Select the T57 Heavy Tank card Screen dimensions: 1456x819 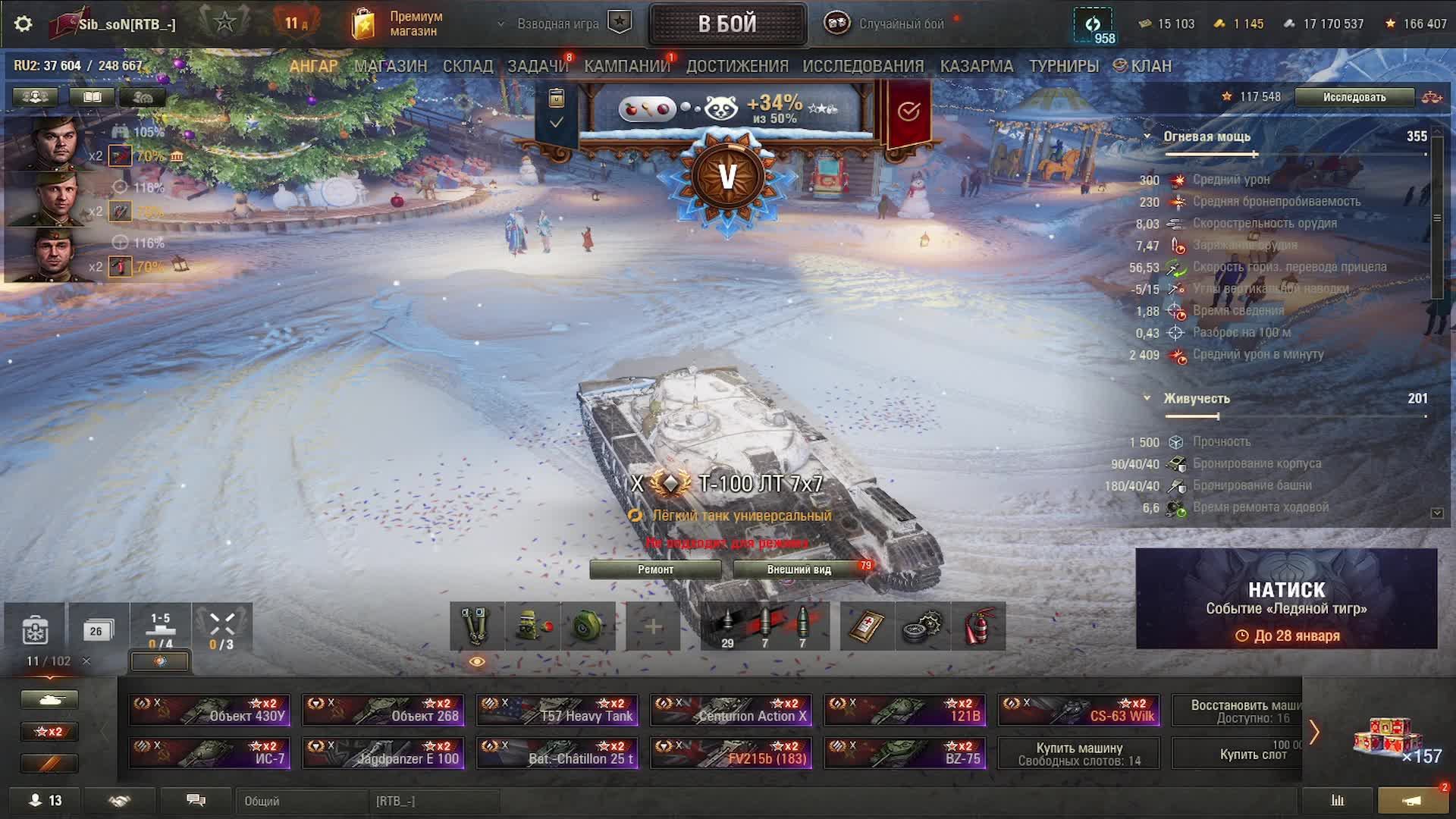[x=557, y=711]
